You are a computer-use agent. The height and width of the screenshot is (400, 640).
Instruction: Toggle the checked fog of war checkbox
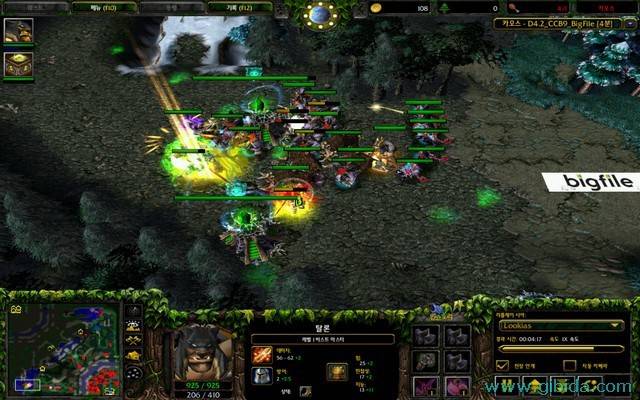(503, 365)
